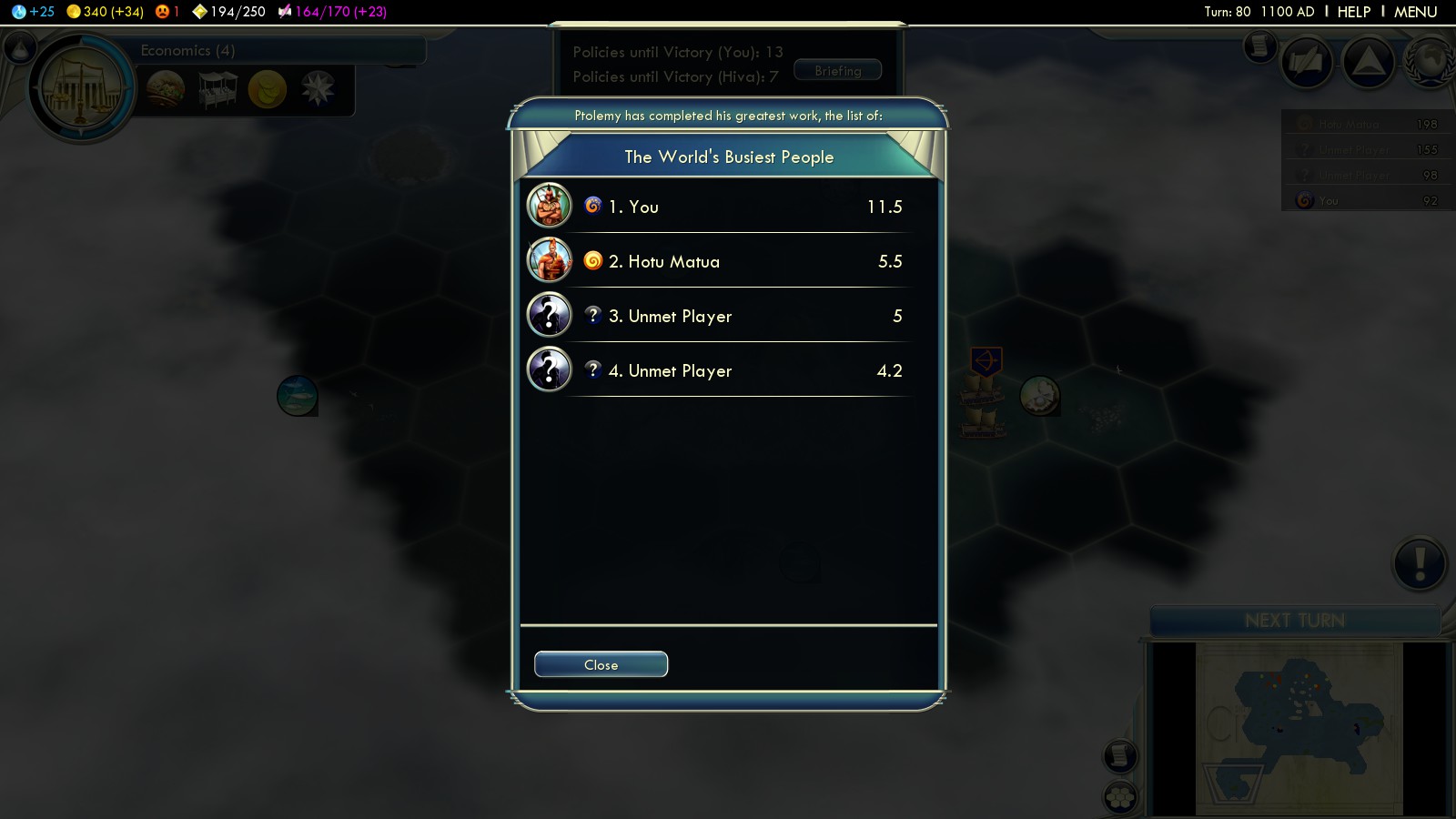Choose the third-ranked Unmet Player row

728,316
